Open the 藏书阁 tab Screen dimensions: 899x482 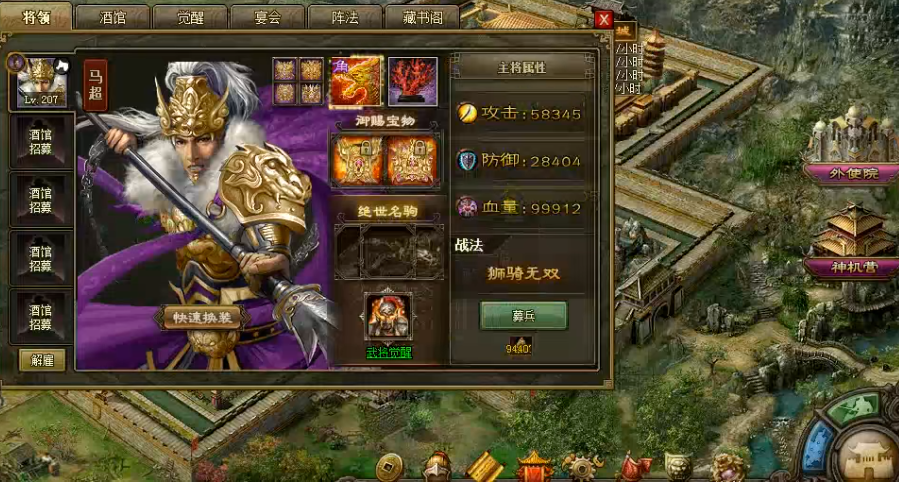pos(420,16)
